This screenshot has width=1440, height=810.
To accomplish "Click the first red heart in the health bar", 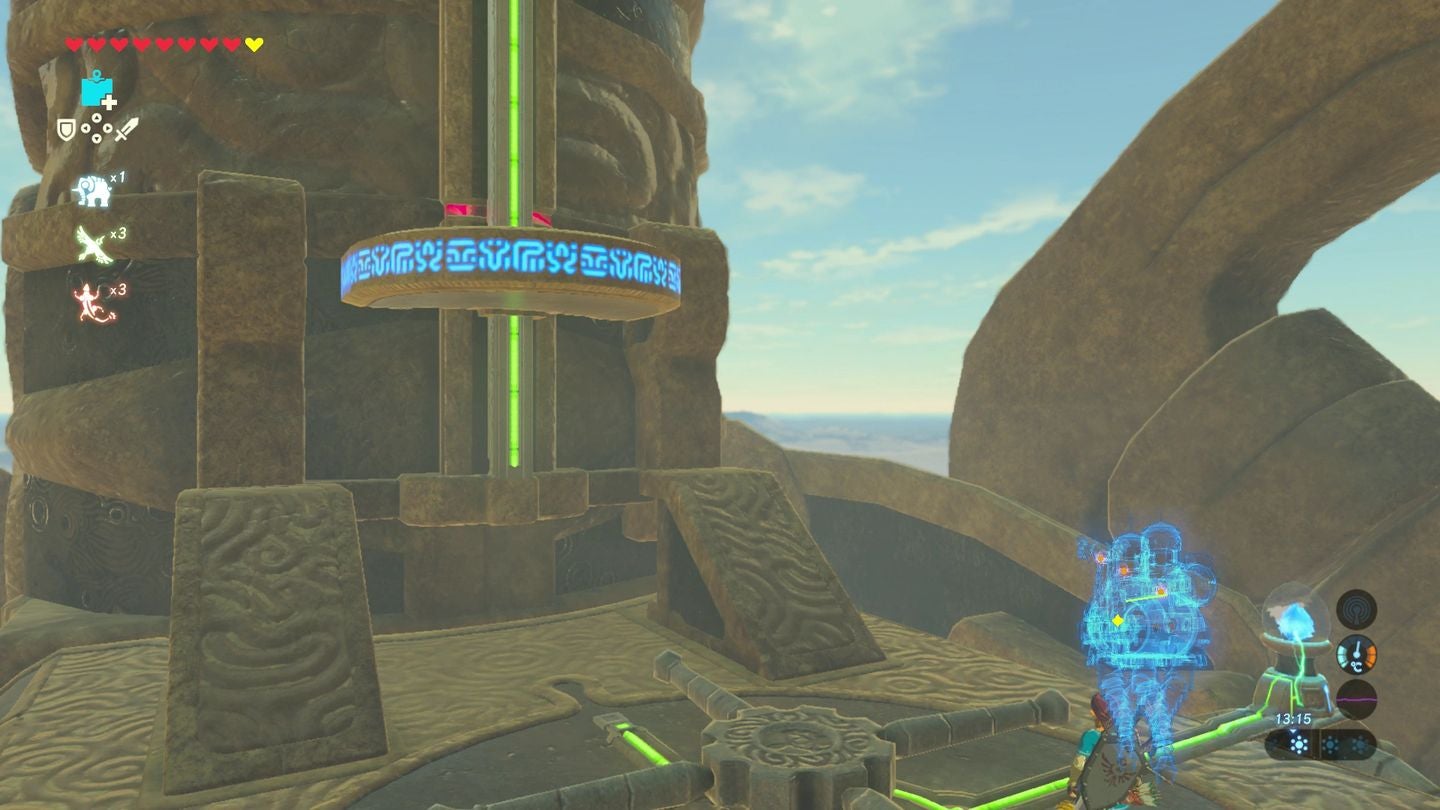I will [73, 43].
